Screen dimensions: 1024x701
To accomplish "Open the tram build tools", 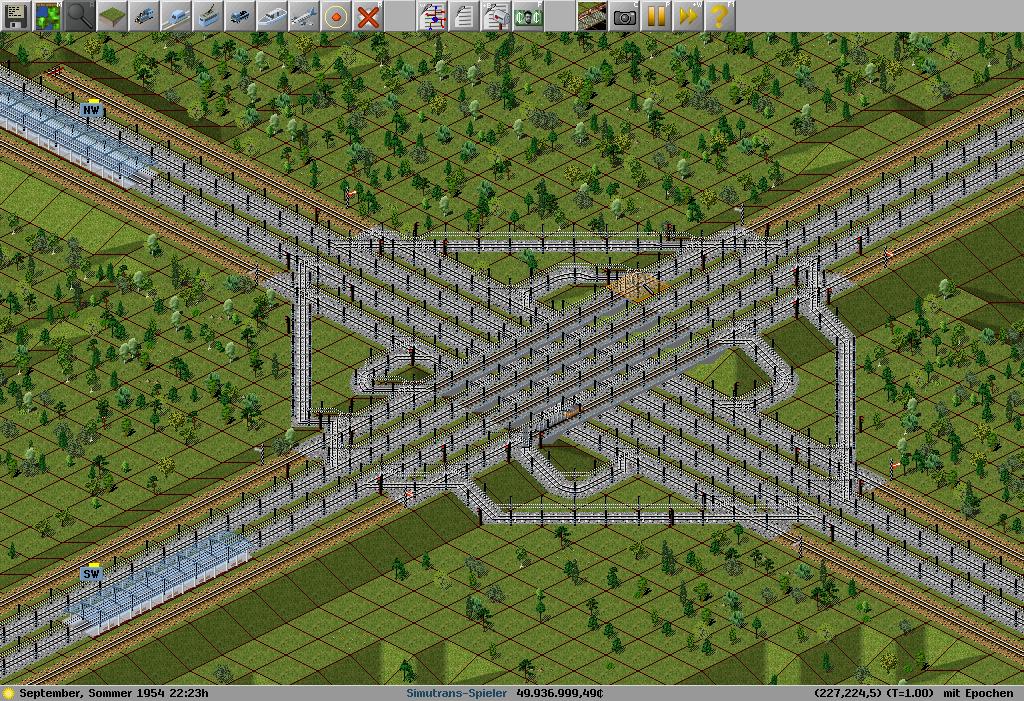I will pos(207,15).
